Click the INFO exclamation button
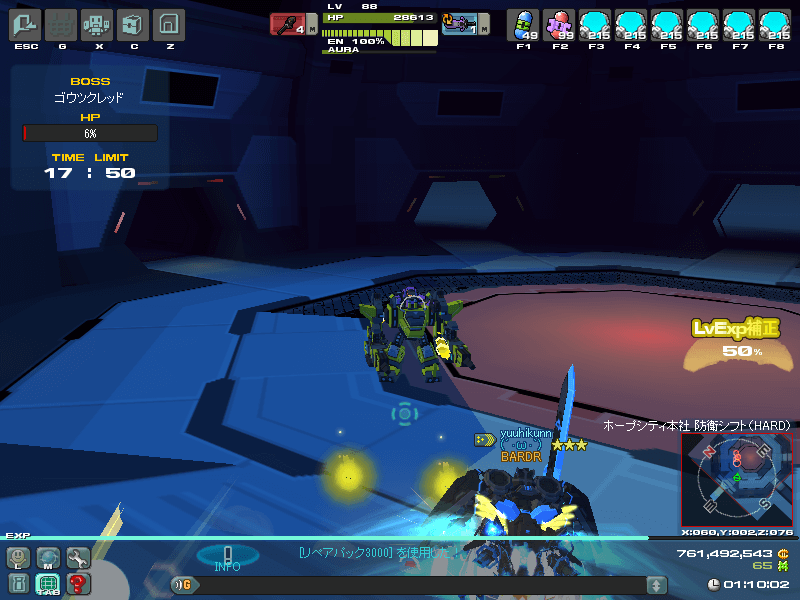 point(227,557)
